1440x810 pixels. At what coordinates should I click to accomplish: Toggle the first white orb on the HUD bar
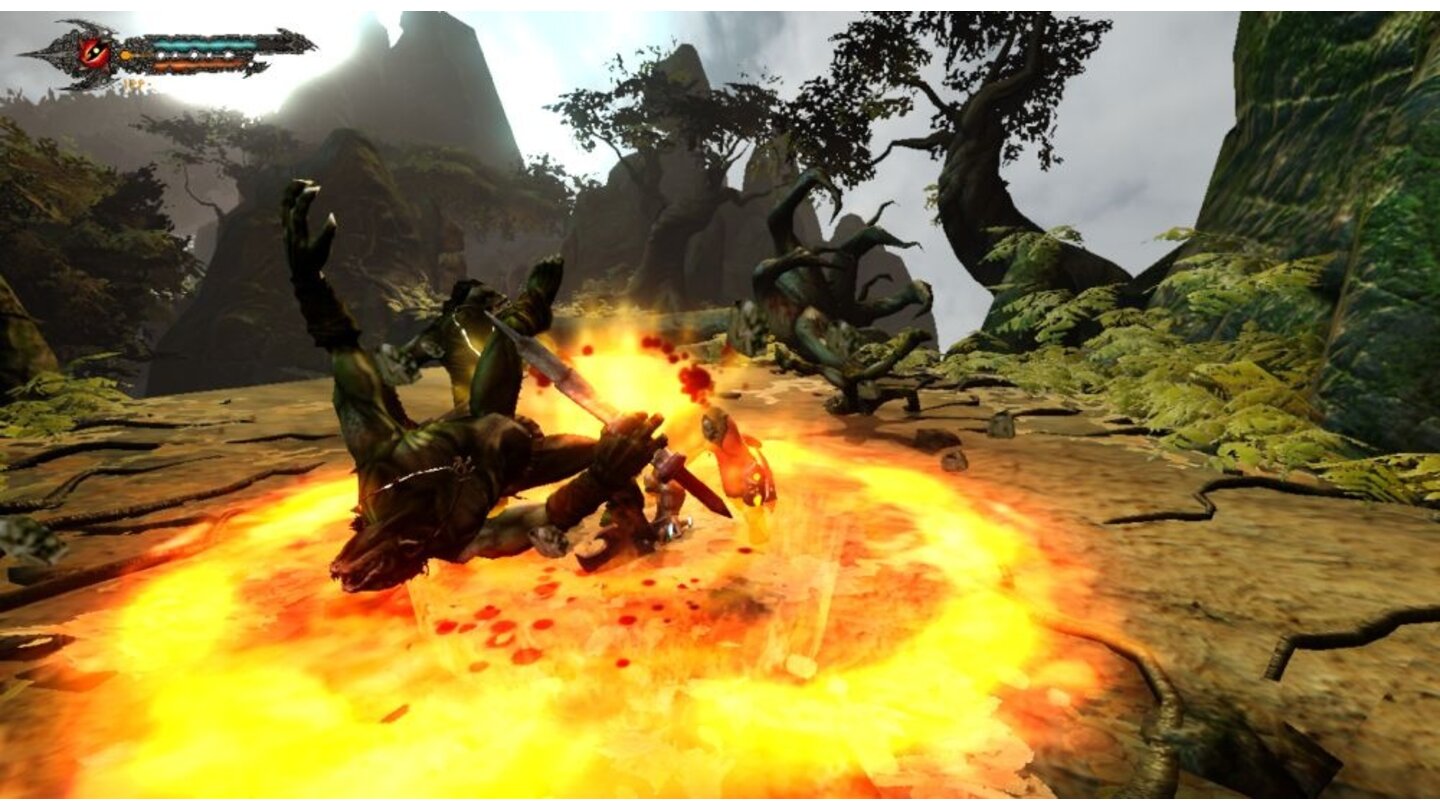pyautogui.click(x=161, y=54)
